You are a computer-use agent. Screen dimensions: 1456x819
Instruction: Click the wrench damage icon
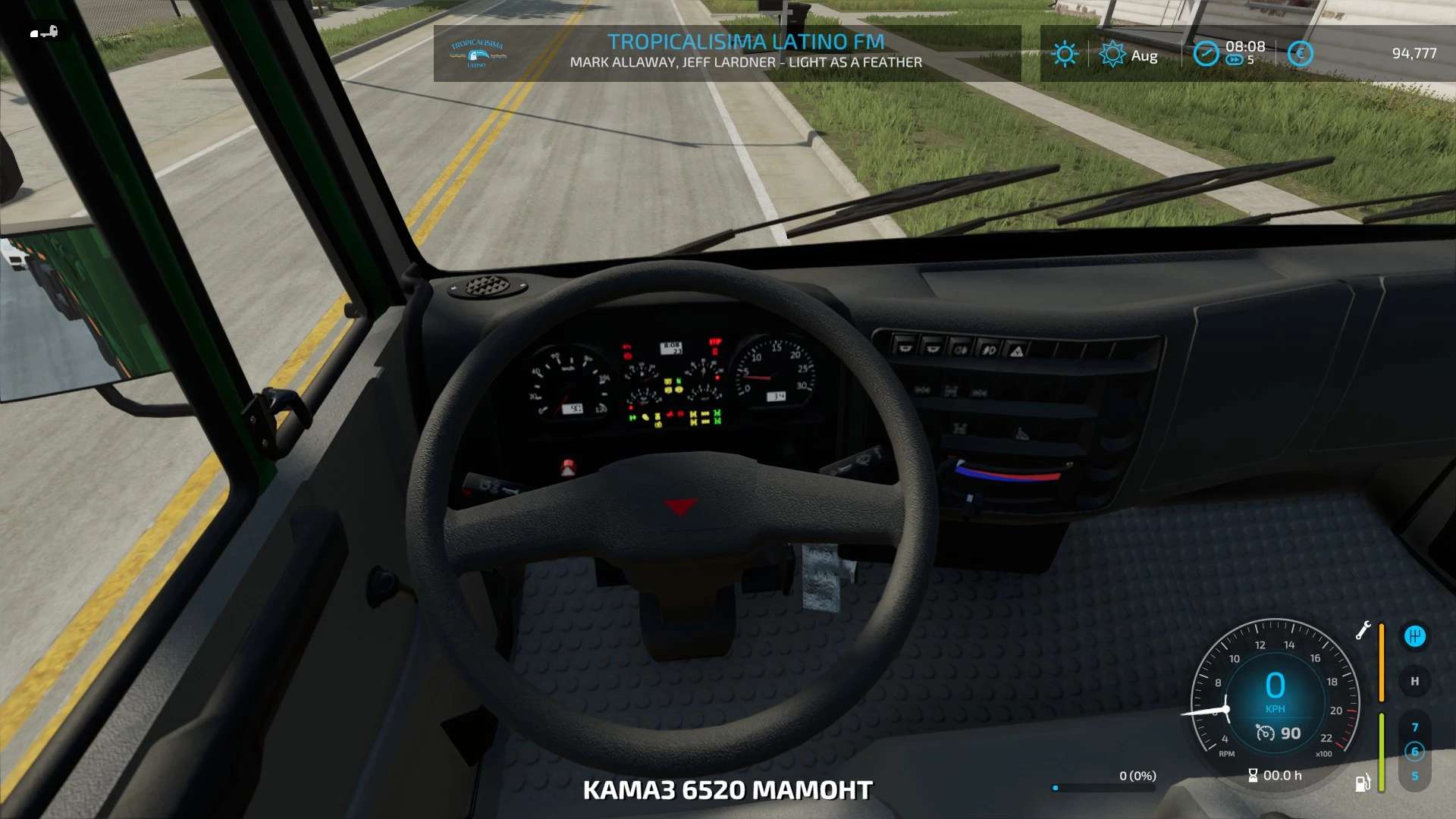click(1363, 630)
